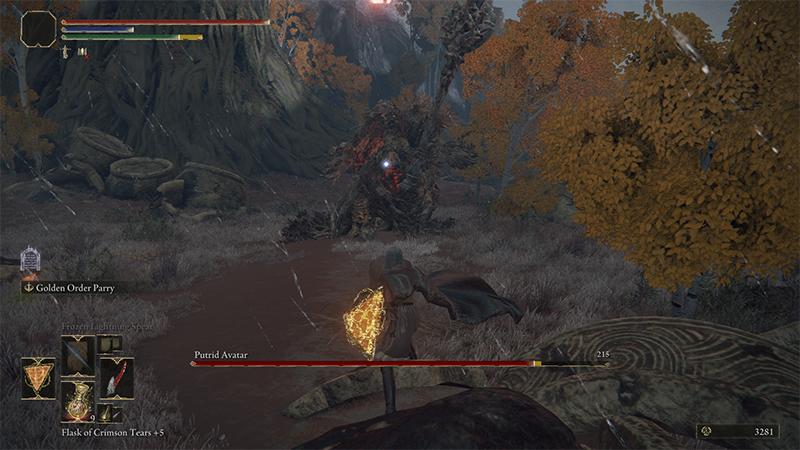Viewport: 800px width, 450px height.
Task: Select the golden triangular shield slot
Action: [x=39, y=377]
